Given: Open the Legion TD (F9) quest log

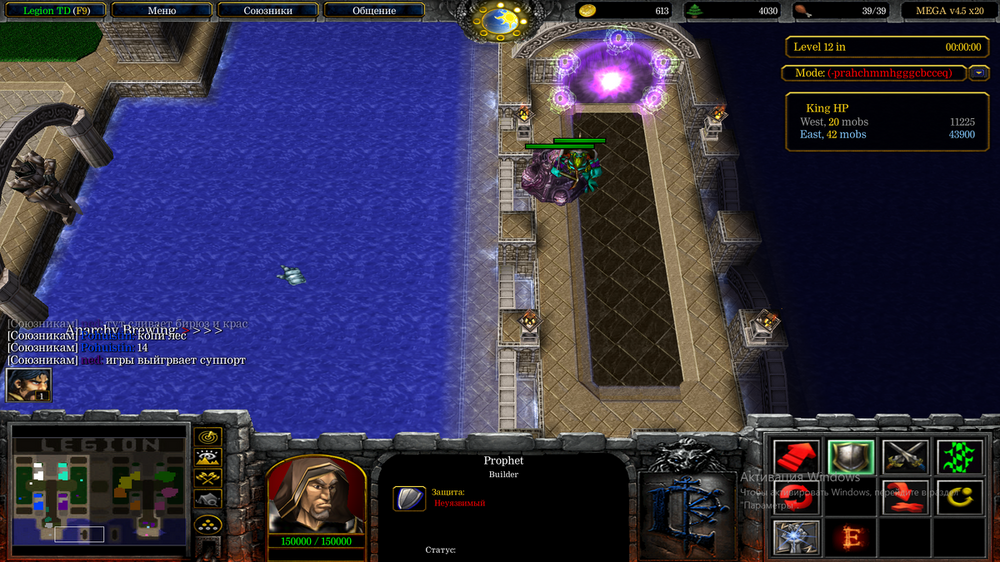Looking at the screenshot, I should pos(52,11).
